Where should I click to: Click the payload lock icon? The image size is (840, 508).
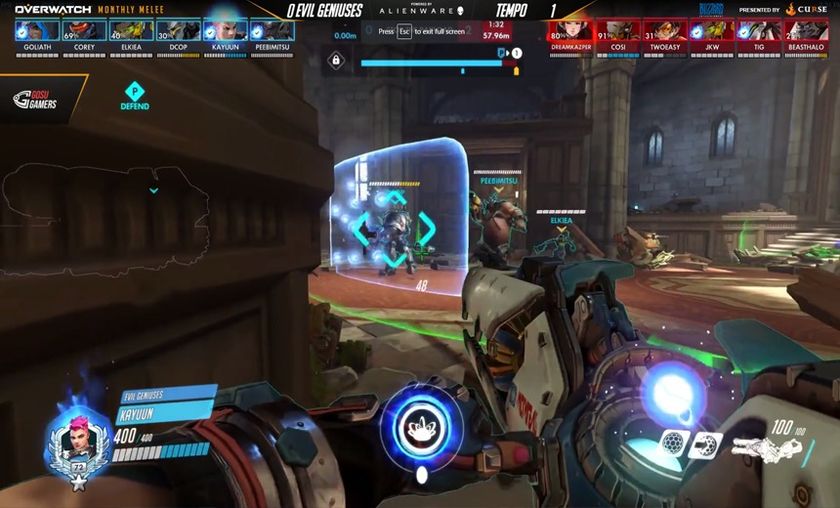tap(339, 62)
